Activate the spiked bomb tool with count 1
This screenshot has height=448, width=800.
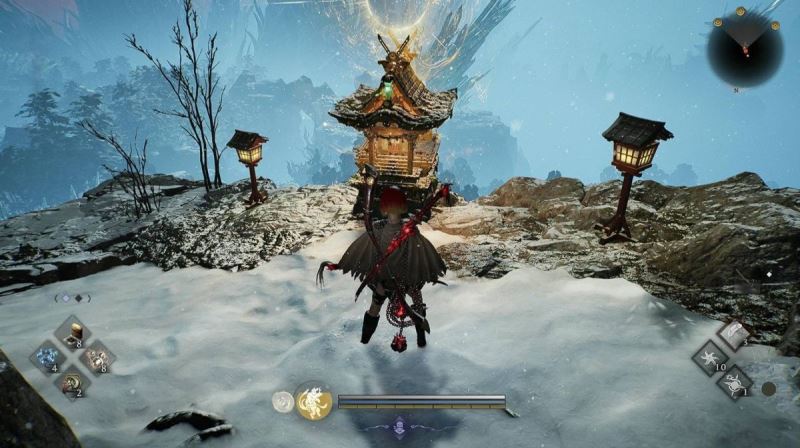point(735,381)
